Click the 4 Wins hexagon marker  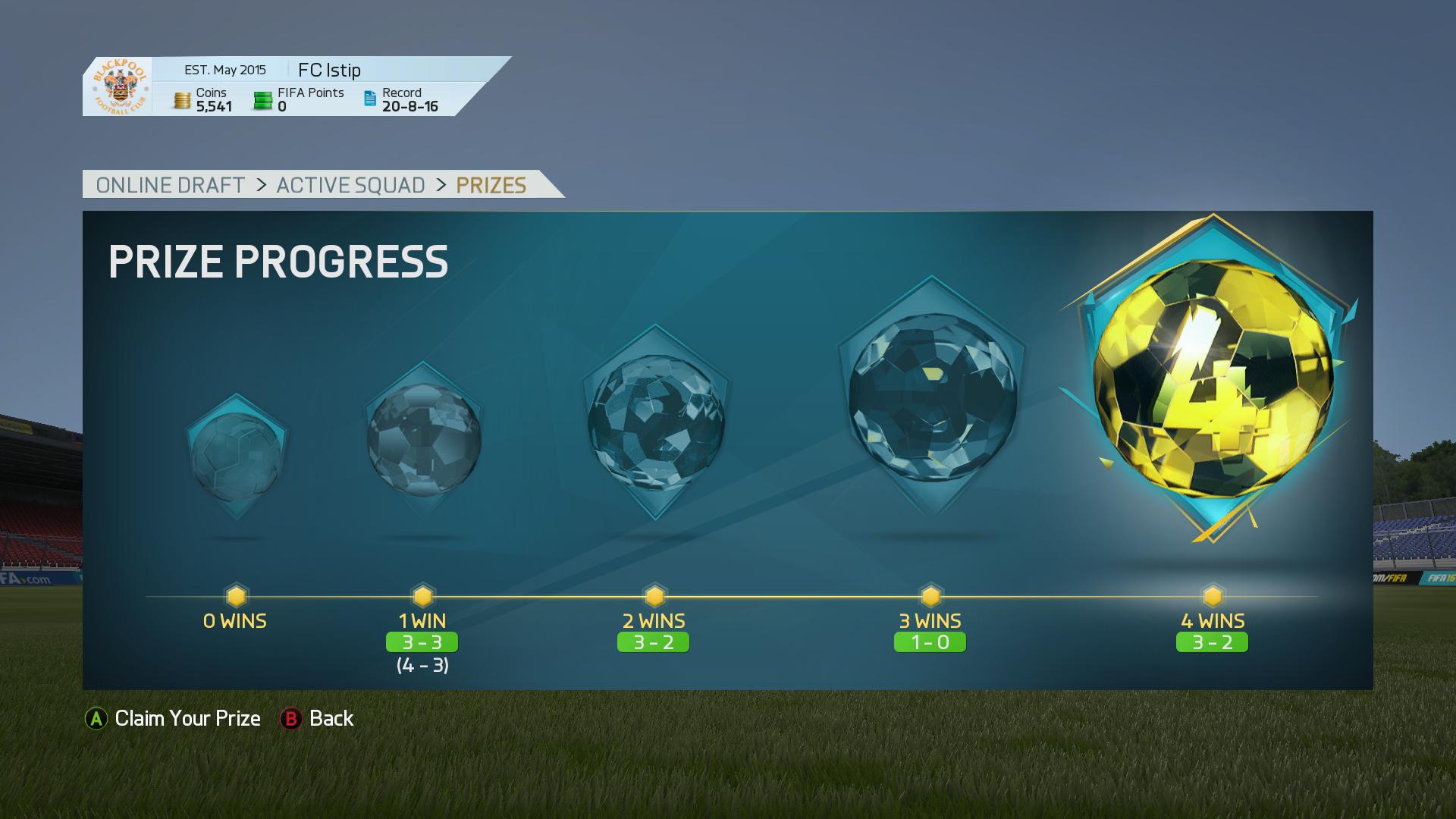click(x=1213, y=595)
